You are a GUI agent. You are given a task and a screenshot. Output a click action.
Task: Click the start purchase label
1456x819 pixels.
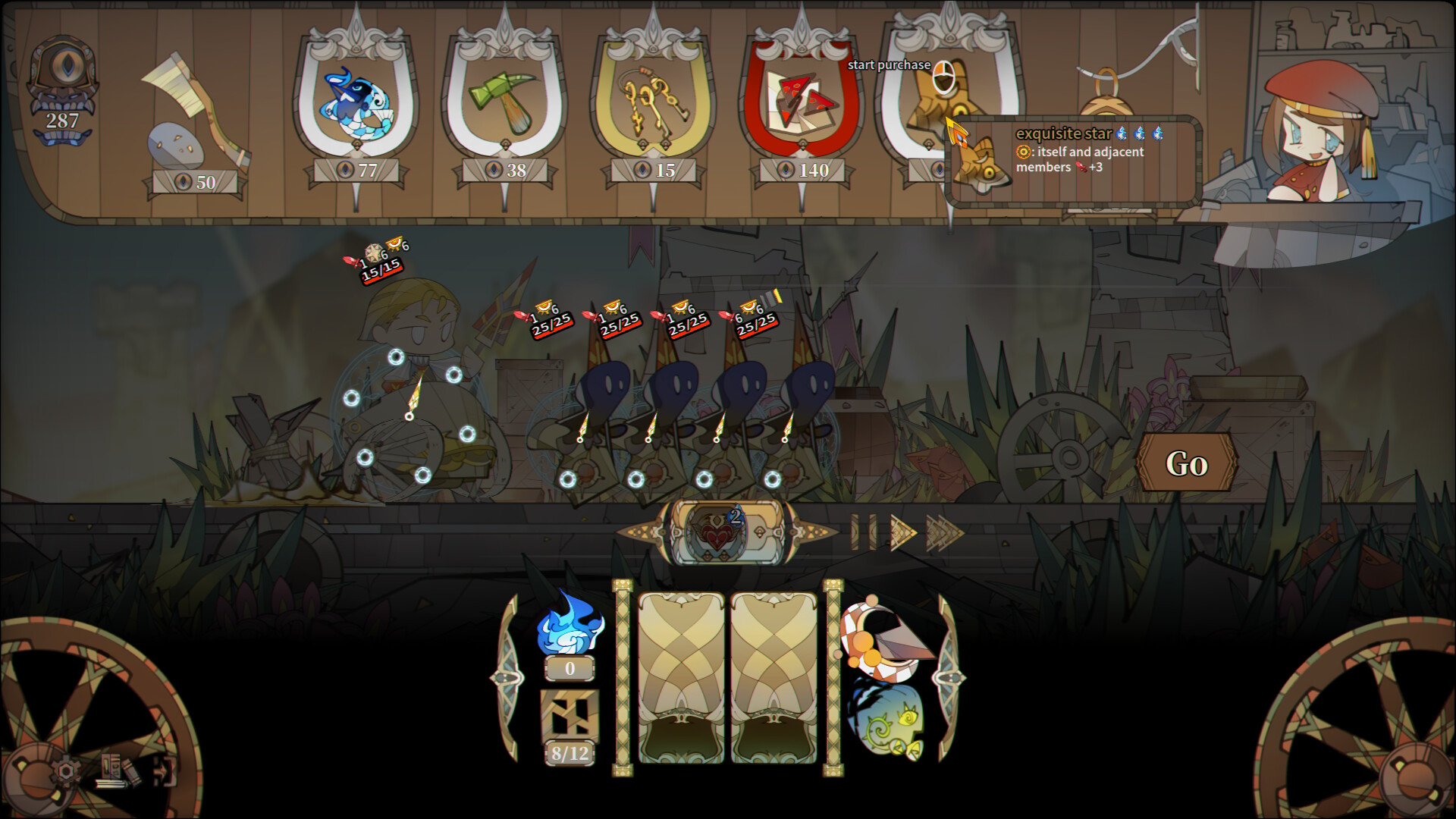890,66
